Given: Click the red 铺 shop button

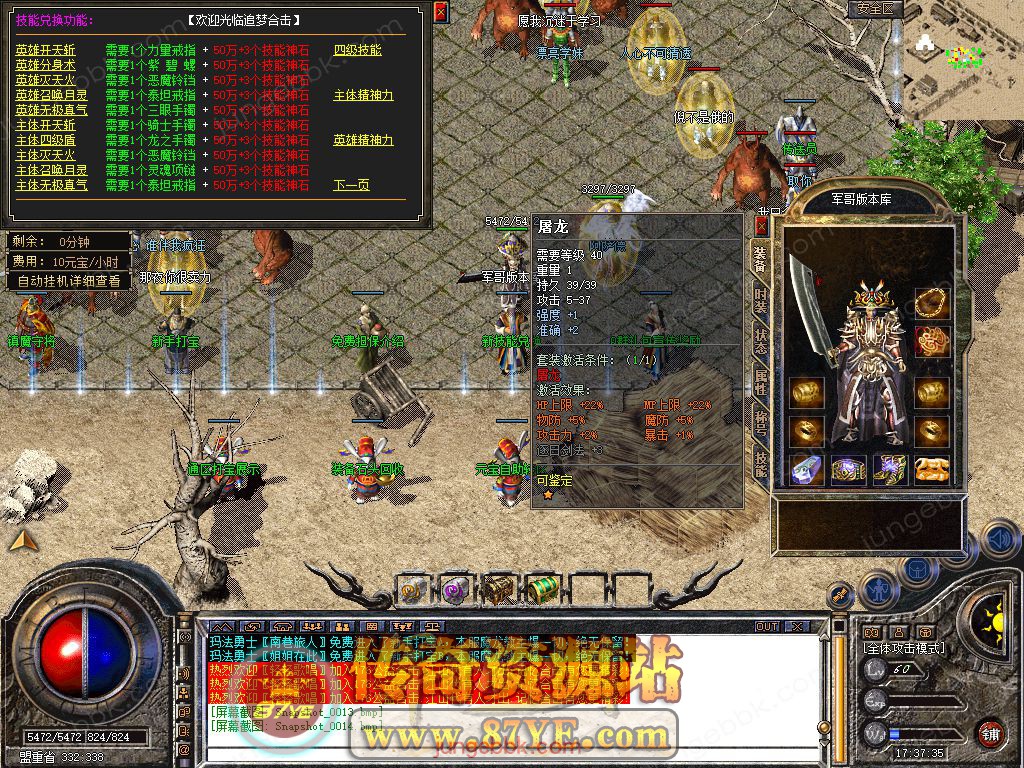Looking at the screenshot, I should click(991, 733).
